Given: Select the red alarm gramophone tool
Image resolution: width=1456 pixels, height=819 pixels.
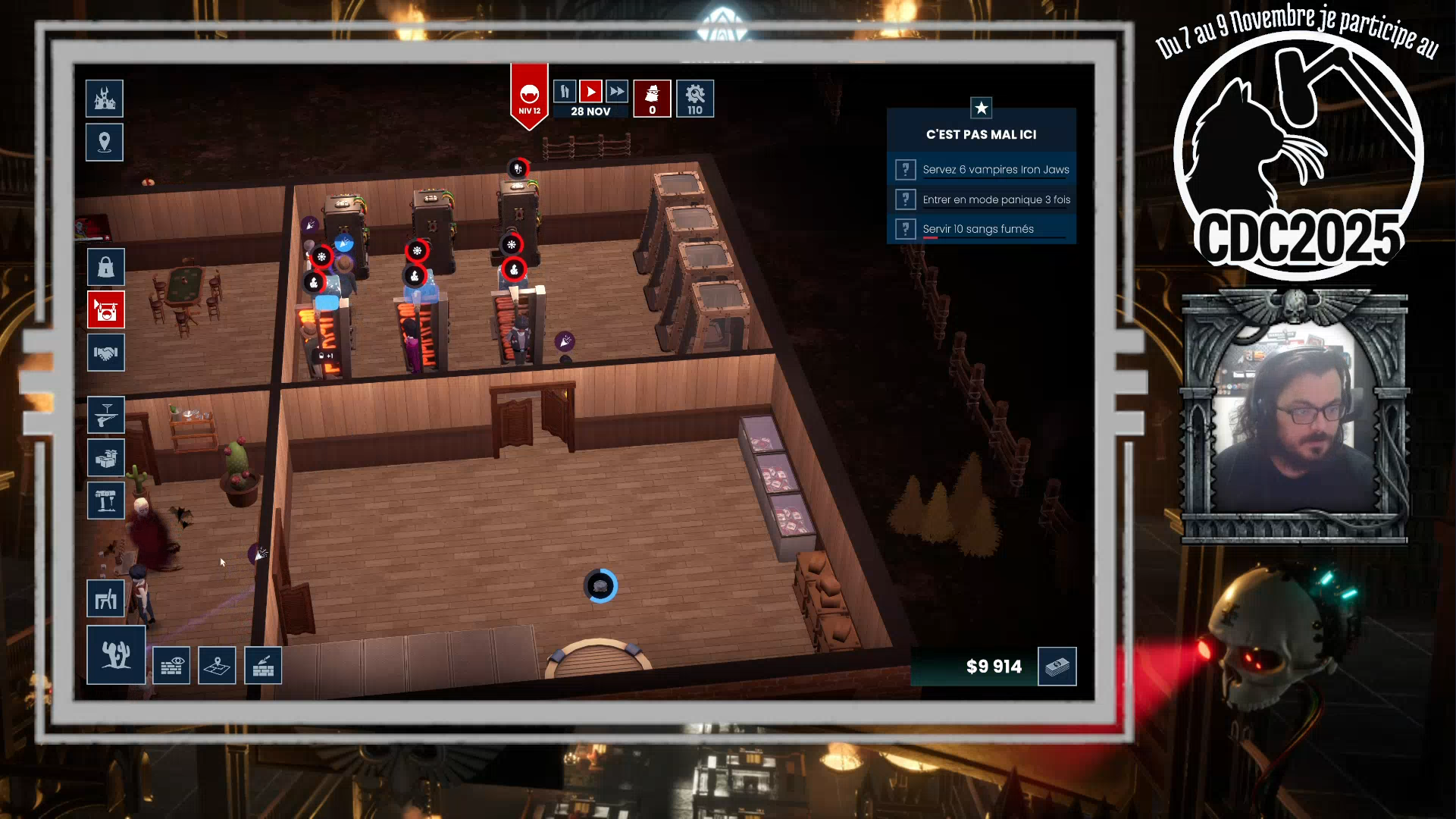Looking at the screenshot, I should pos(105,310).
